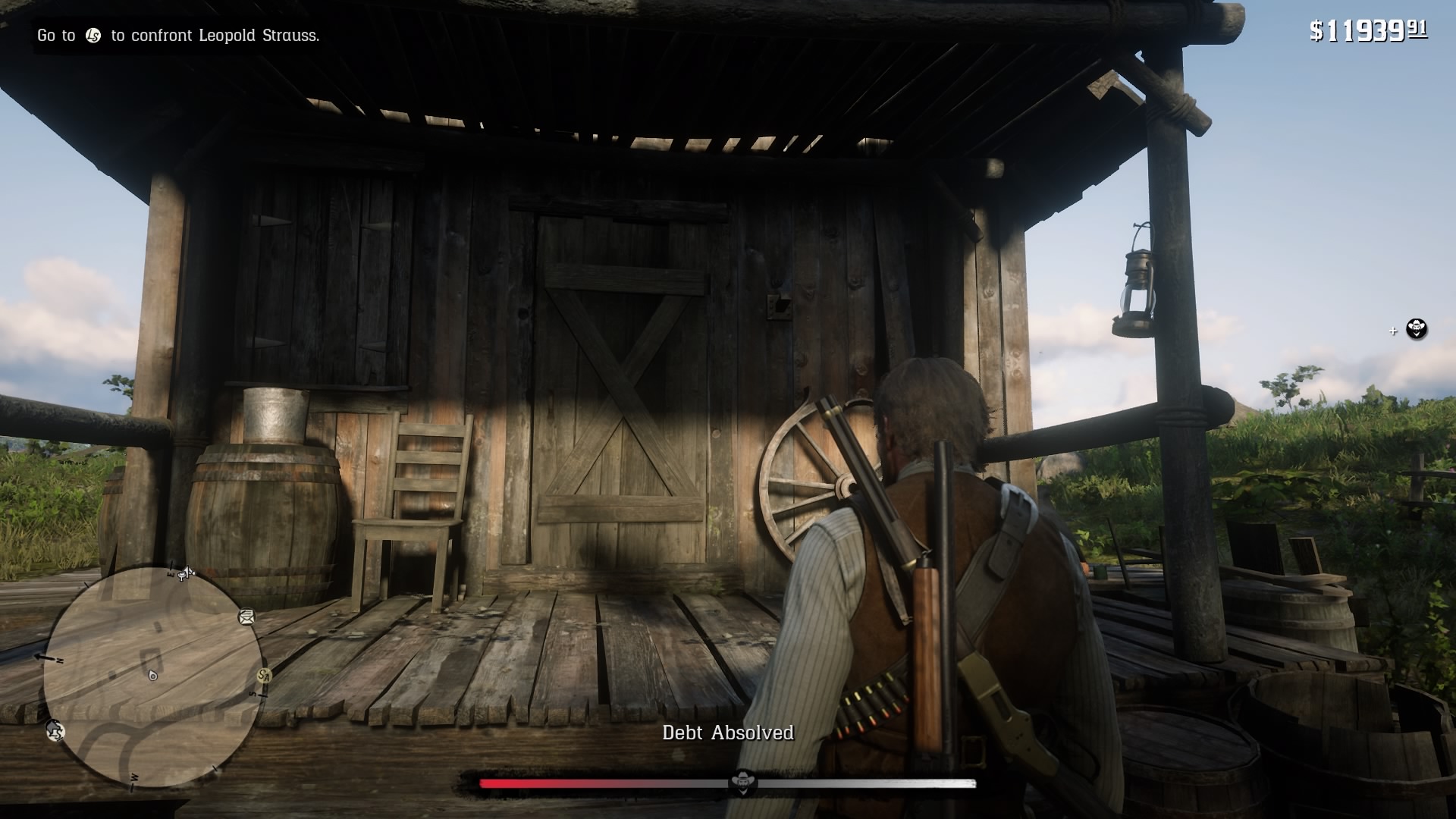Click the N compass marker on the minimap
1456x819 pixels.
pos(59,659)
